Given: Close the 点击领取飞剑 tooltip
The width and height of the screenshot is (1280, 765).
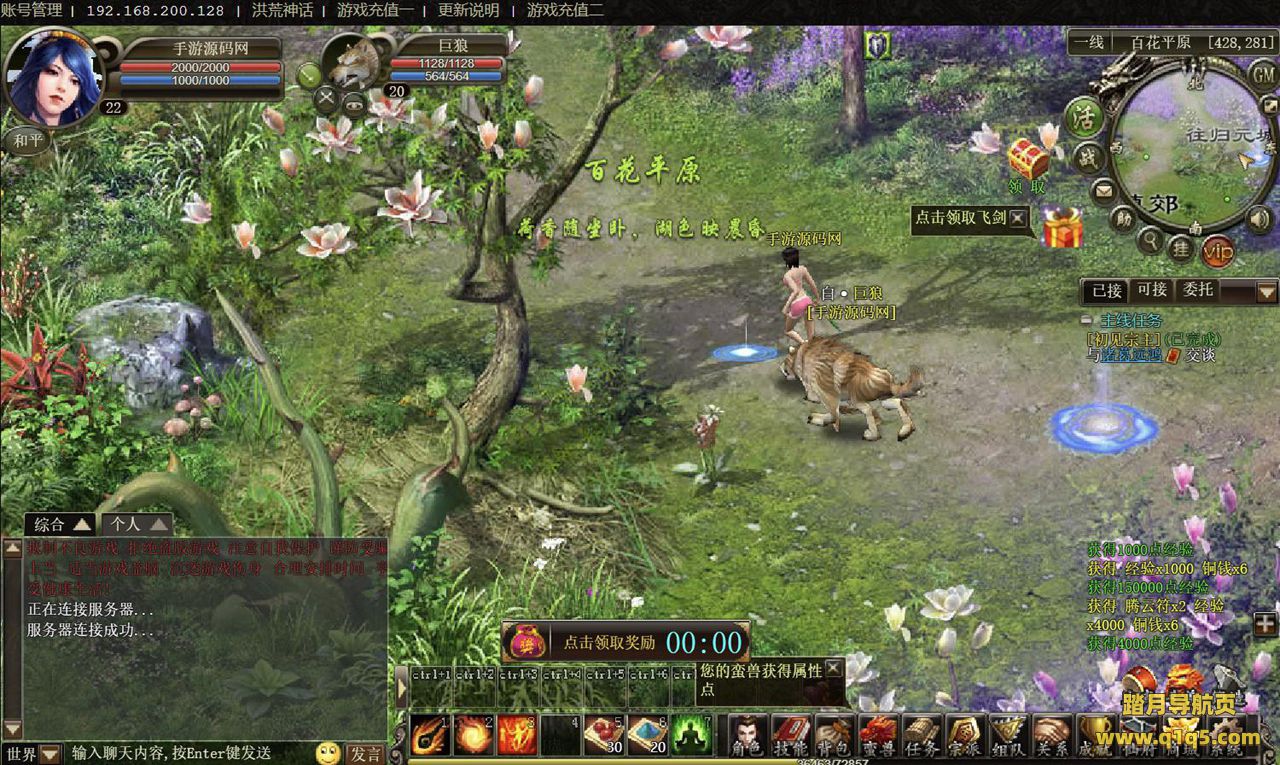Looking at the screenshot, I should click(x=1018, y=217).
